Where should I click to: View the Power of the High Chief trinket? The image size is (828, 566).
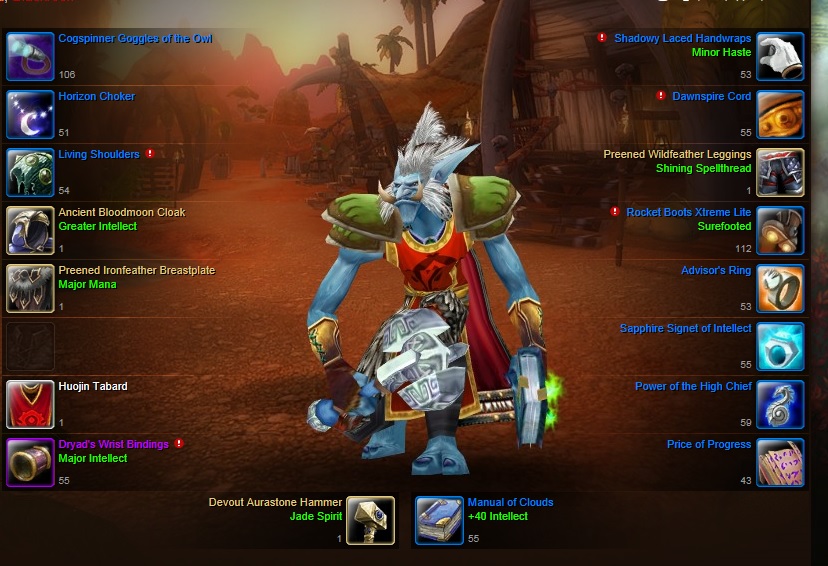point(780,404)
